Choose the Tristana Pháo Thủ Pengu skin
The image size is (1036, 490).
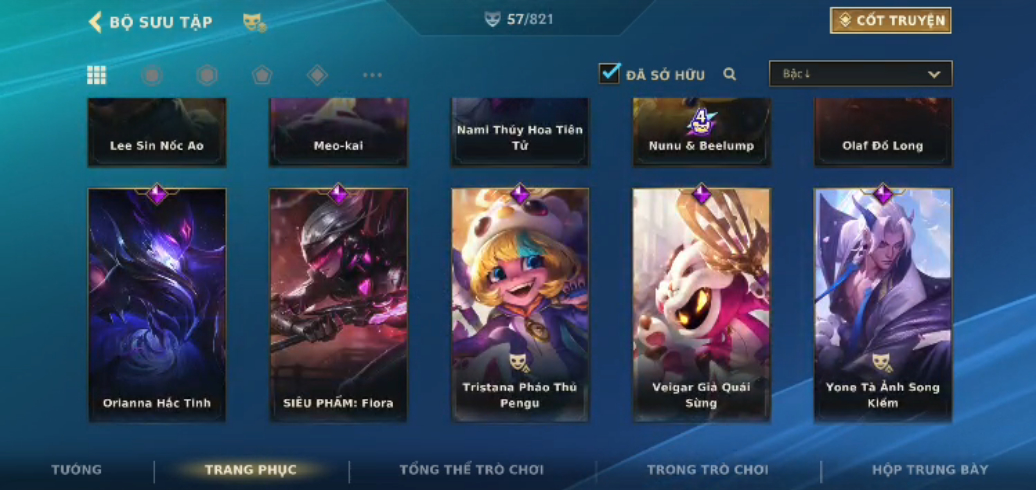(520, 304)
